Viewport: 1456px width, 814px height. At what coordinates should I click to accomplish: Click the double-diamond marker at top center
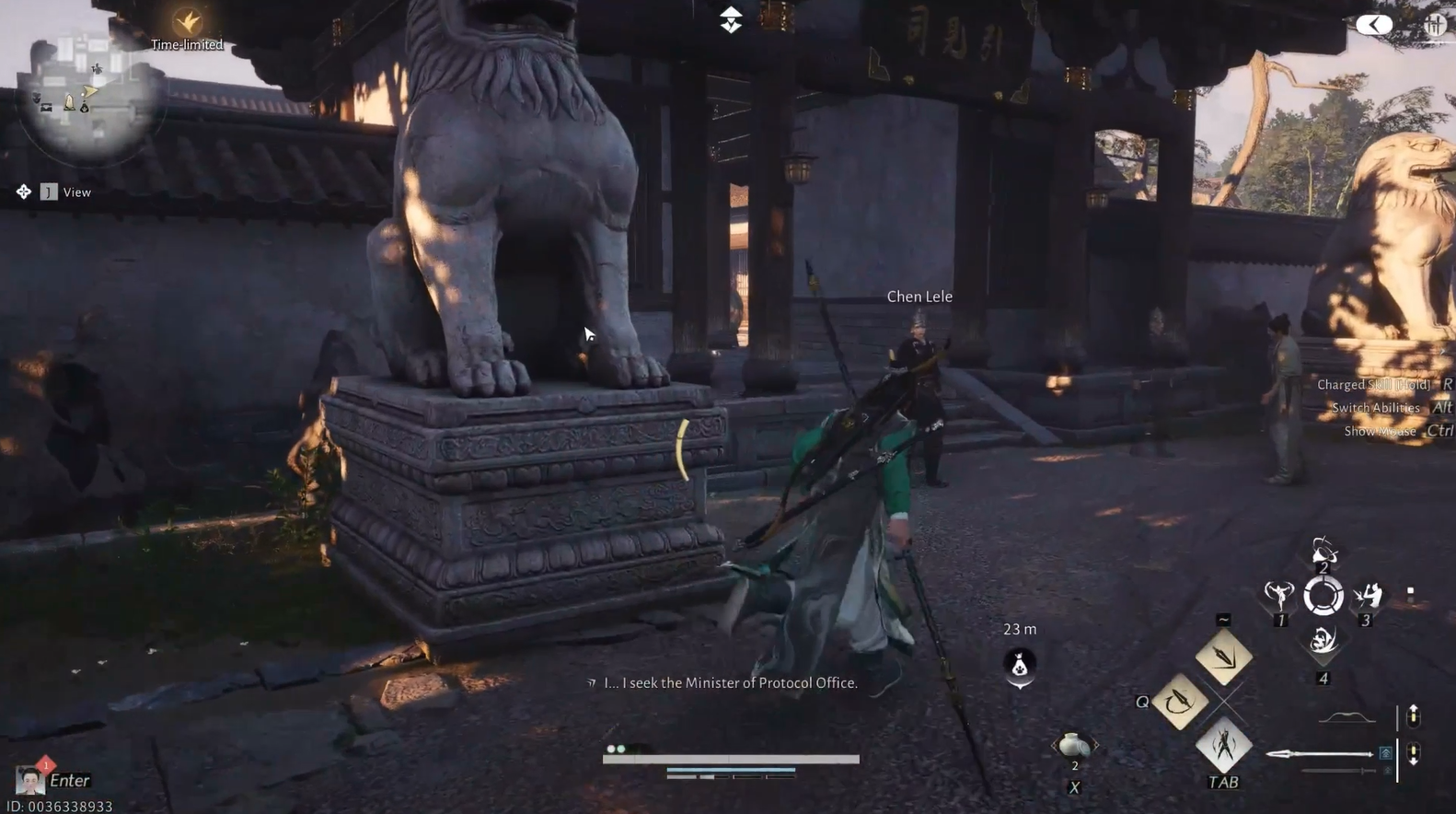[x=731, y=19]
